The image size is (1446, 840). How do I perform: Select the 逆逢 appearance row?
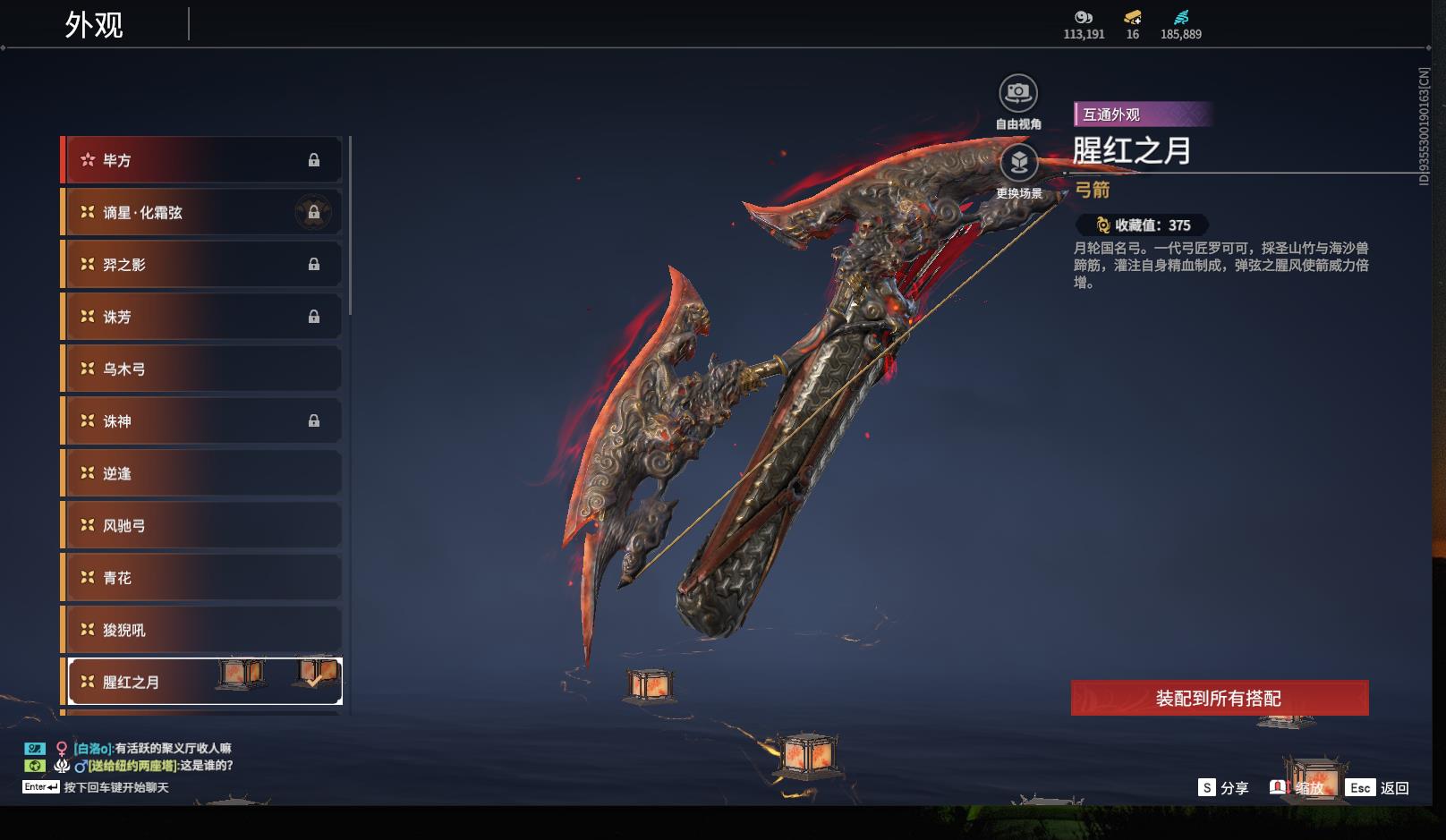(x=201, y=473)
